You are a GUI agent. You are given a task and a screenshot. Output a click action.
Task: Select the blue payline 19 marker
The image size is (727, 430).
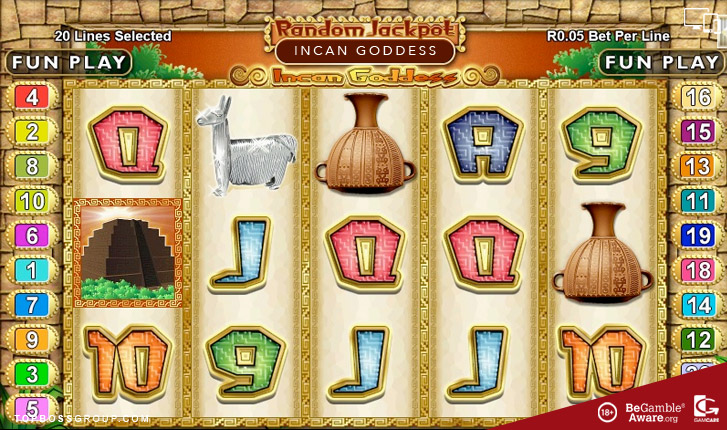[x=696, y=235]
